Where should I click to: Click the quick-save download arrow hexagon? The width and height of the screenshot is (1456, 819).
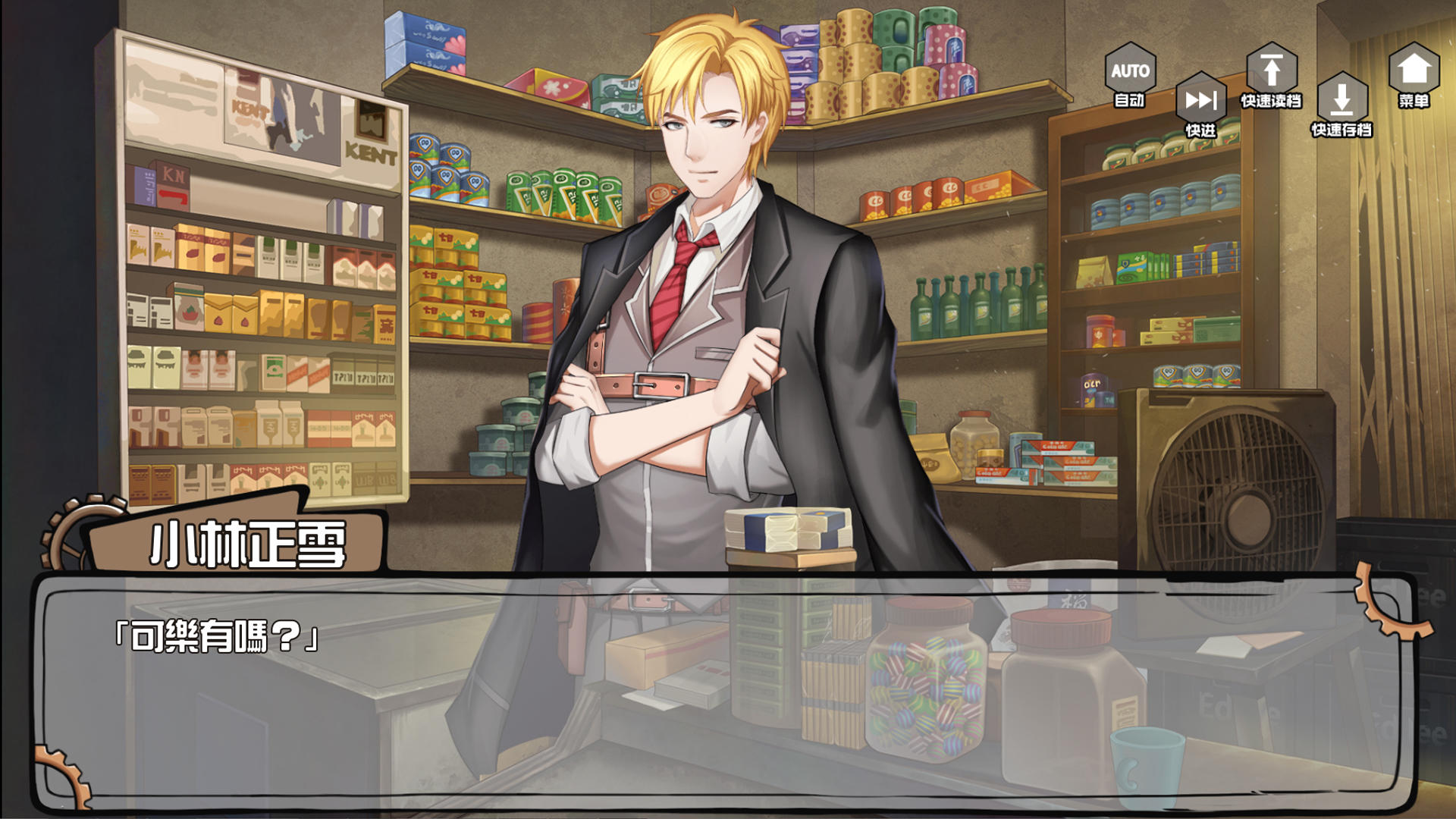click(1343, 99)
